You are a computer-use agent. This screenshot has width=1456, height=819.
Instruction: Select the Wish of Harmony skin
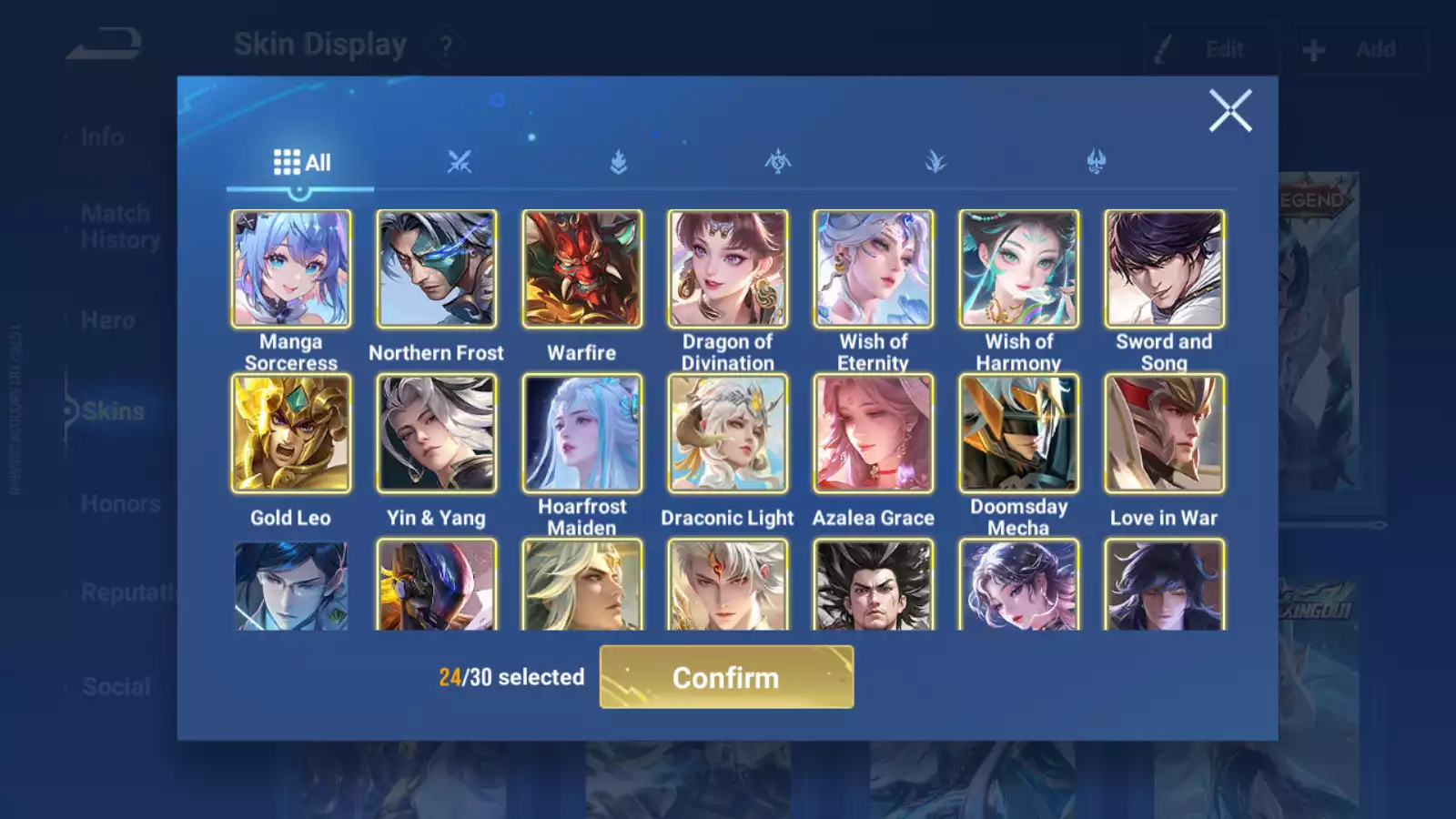(1019, 269)
